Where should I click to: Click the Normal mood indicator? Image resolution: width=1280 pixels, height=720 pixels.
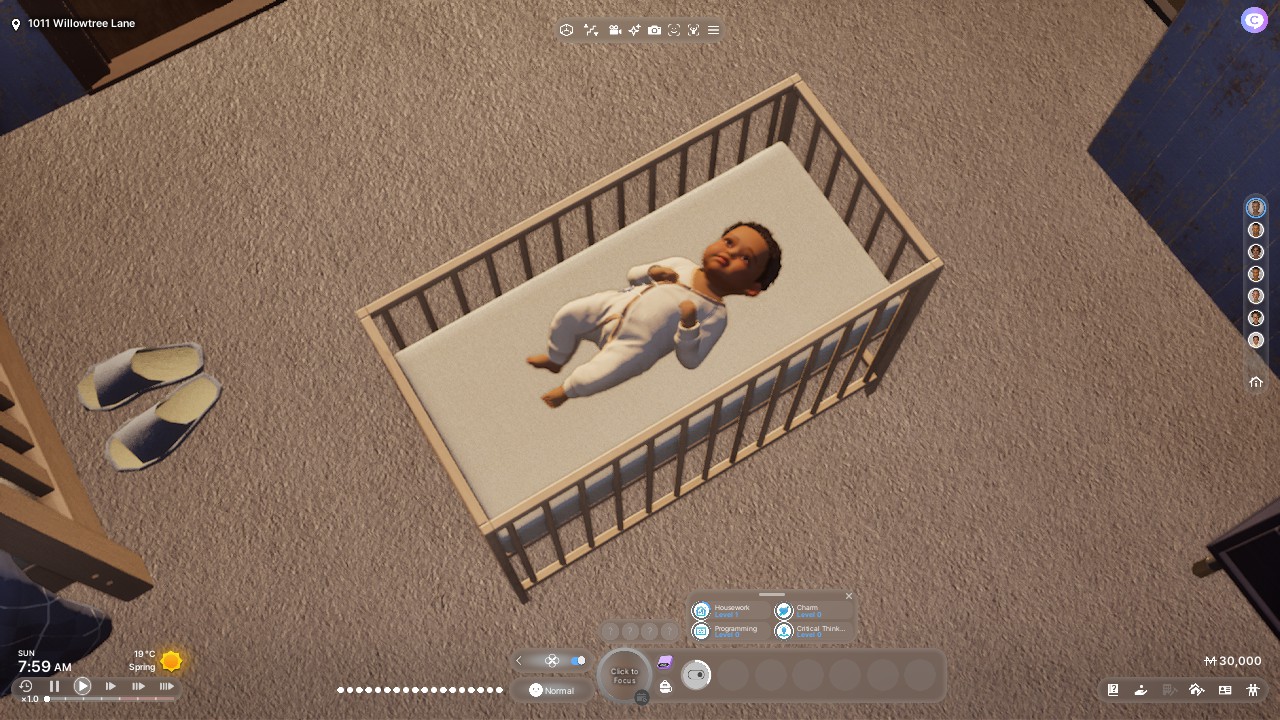552,690
